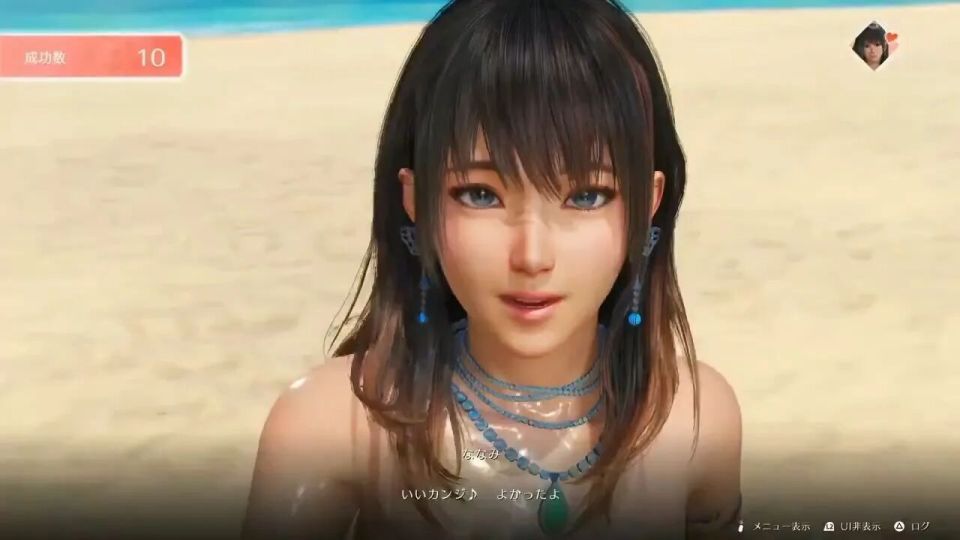This screenshot has width=960, height=540.
Task: Click the character portrait icon with hearts
Action: pos(872,45)
